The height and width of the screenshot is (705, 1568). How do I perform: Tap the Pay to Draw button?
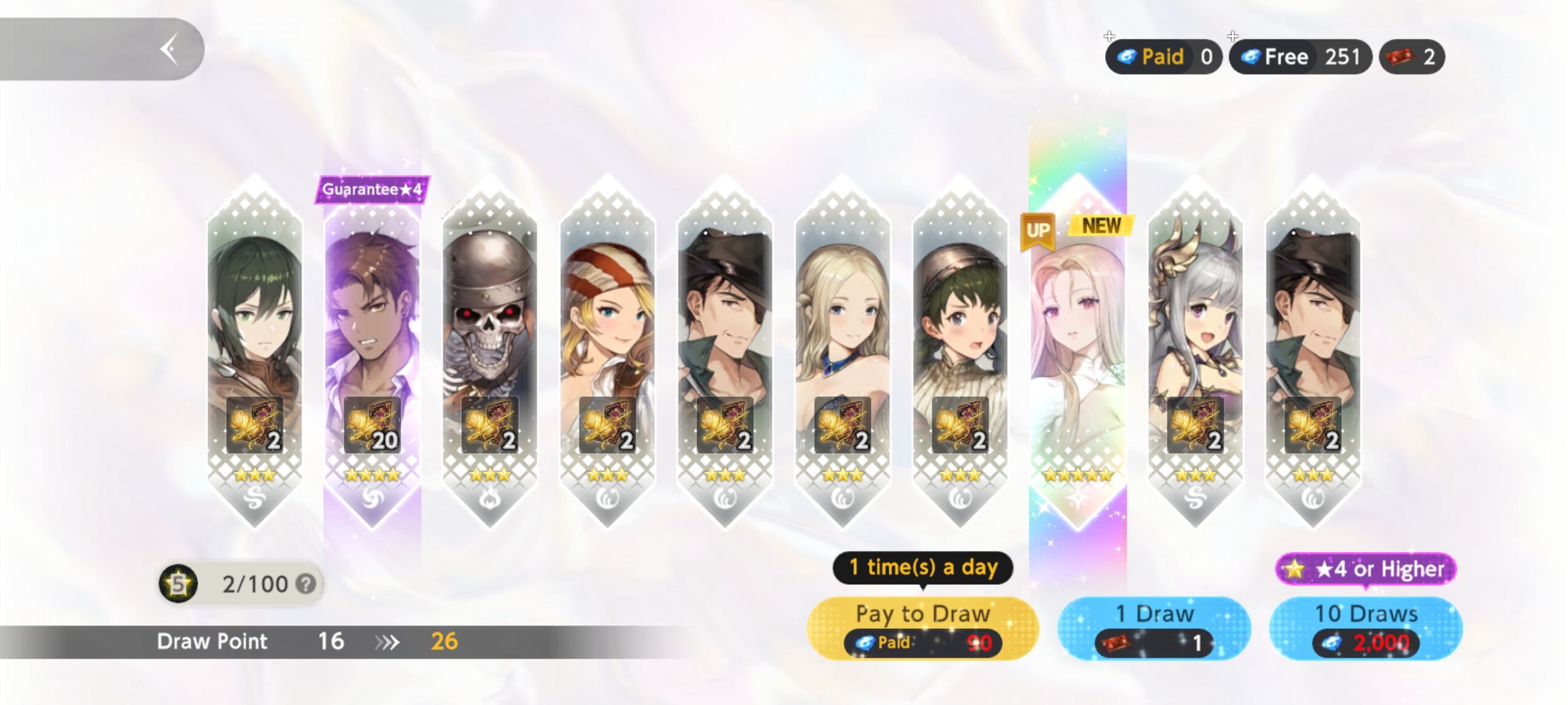point(922,628)
